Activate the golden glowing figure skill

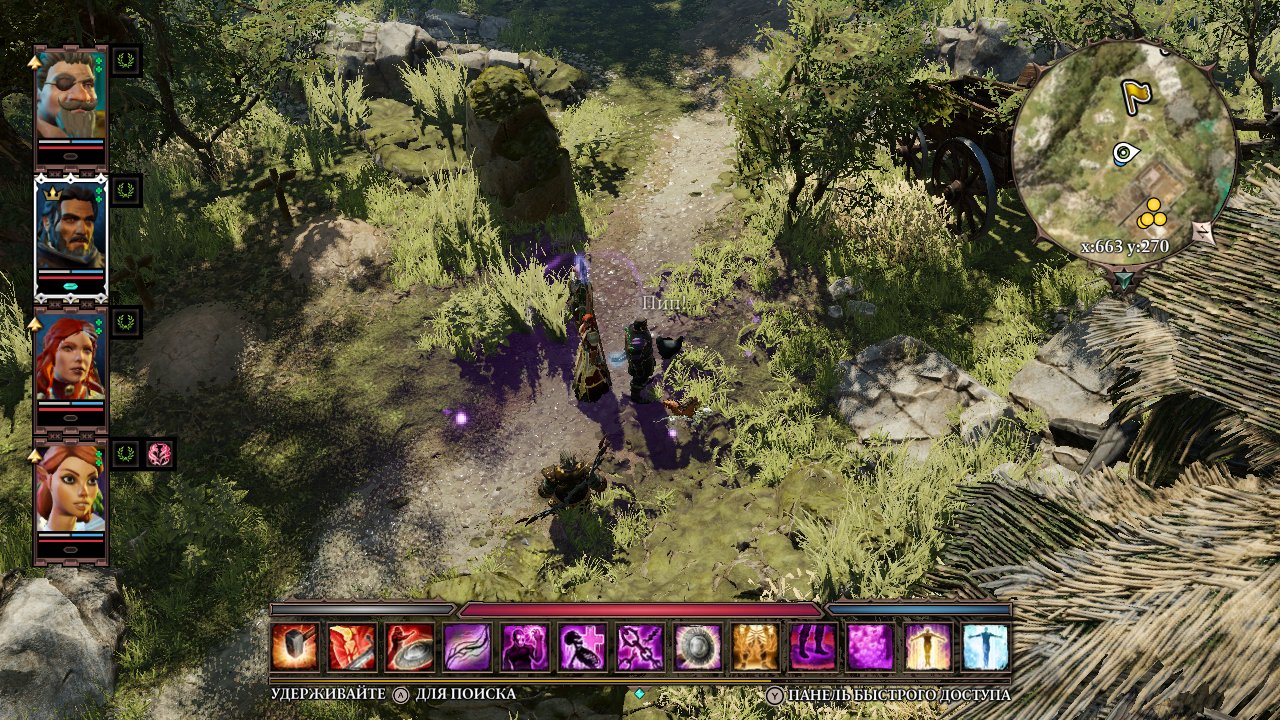(x=929, y=647)
